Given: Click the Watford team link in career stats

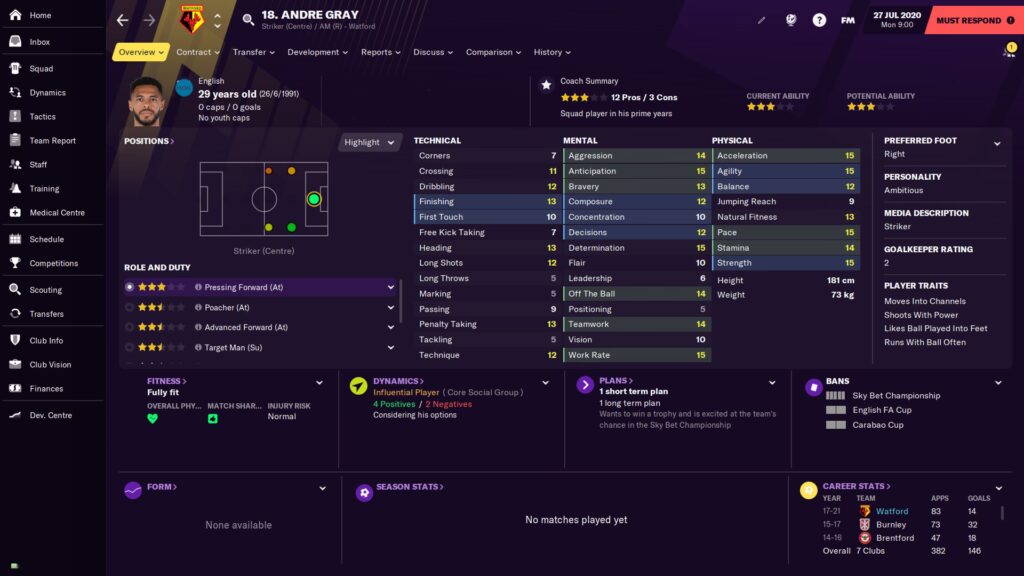Looking at the screenshot, I should pos(892,511).
